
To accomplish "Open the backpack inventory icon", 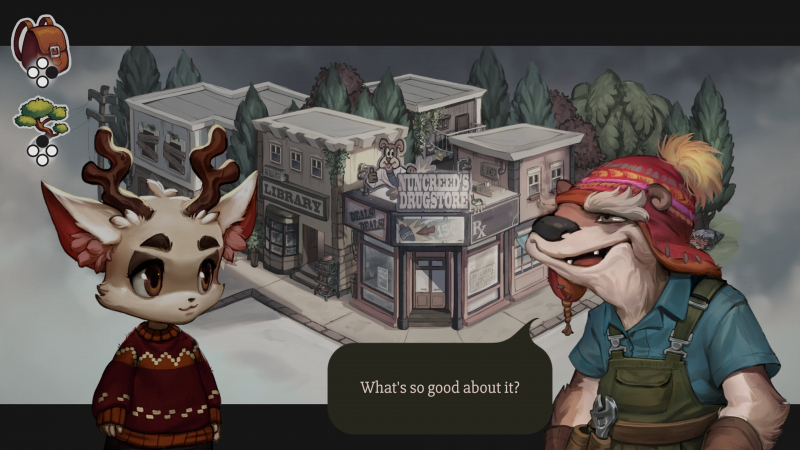I will pos(40,42).
